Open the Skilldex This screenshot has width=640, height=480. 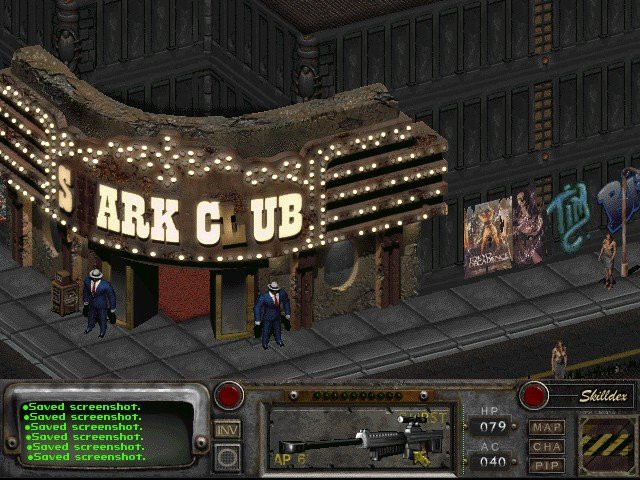click(x=592, y=395)
